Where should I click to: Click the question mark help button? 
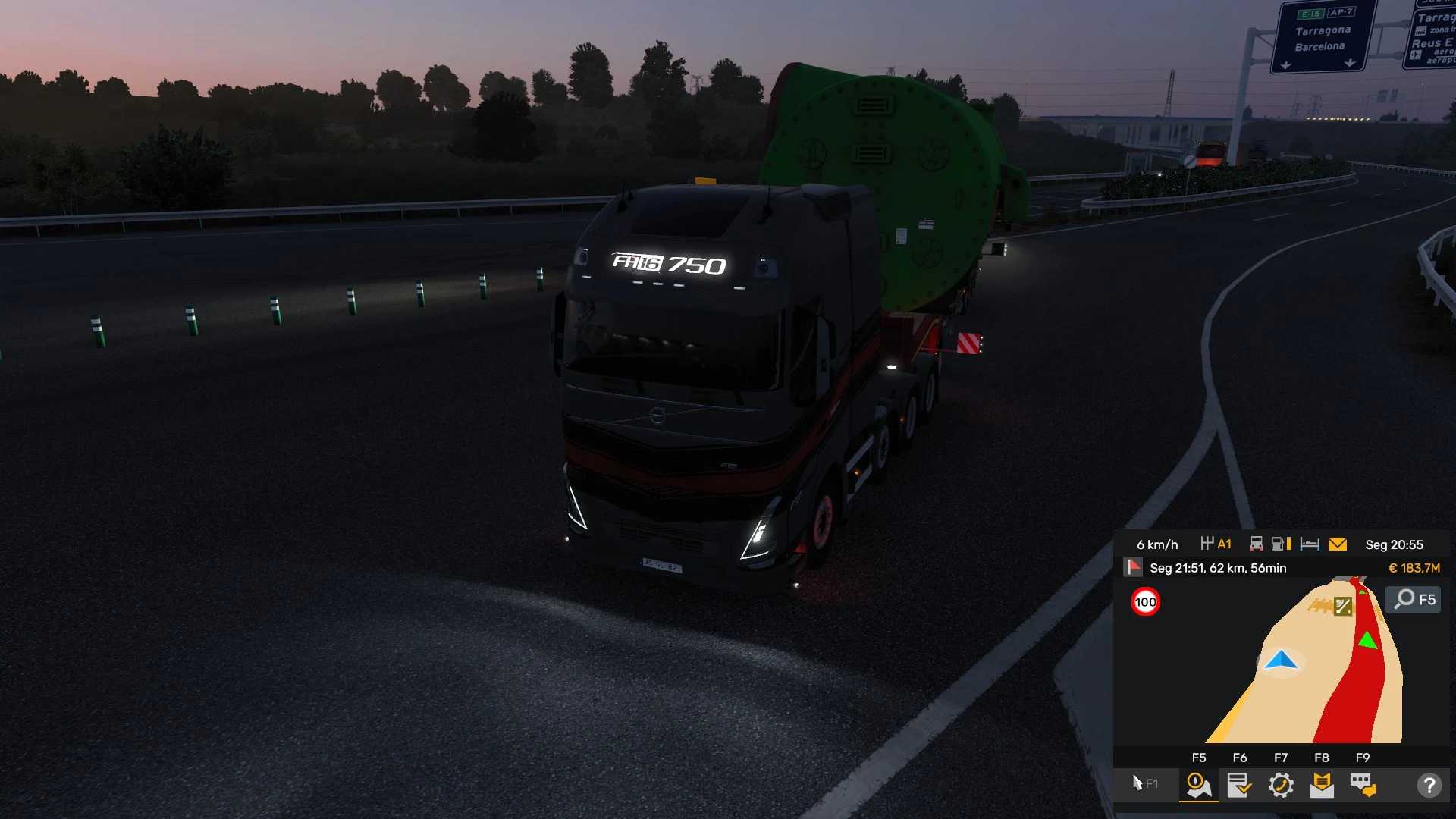click(1429, 785)
